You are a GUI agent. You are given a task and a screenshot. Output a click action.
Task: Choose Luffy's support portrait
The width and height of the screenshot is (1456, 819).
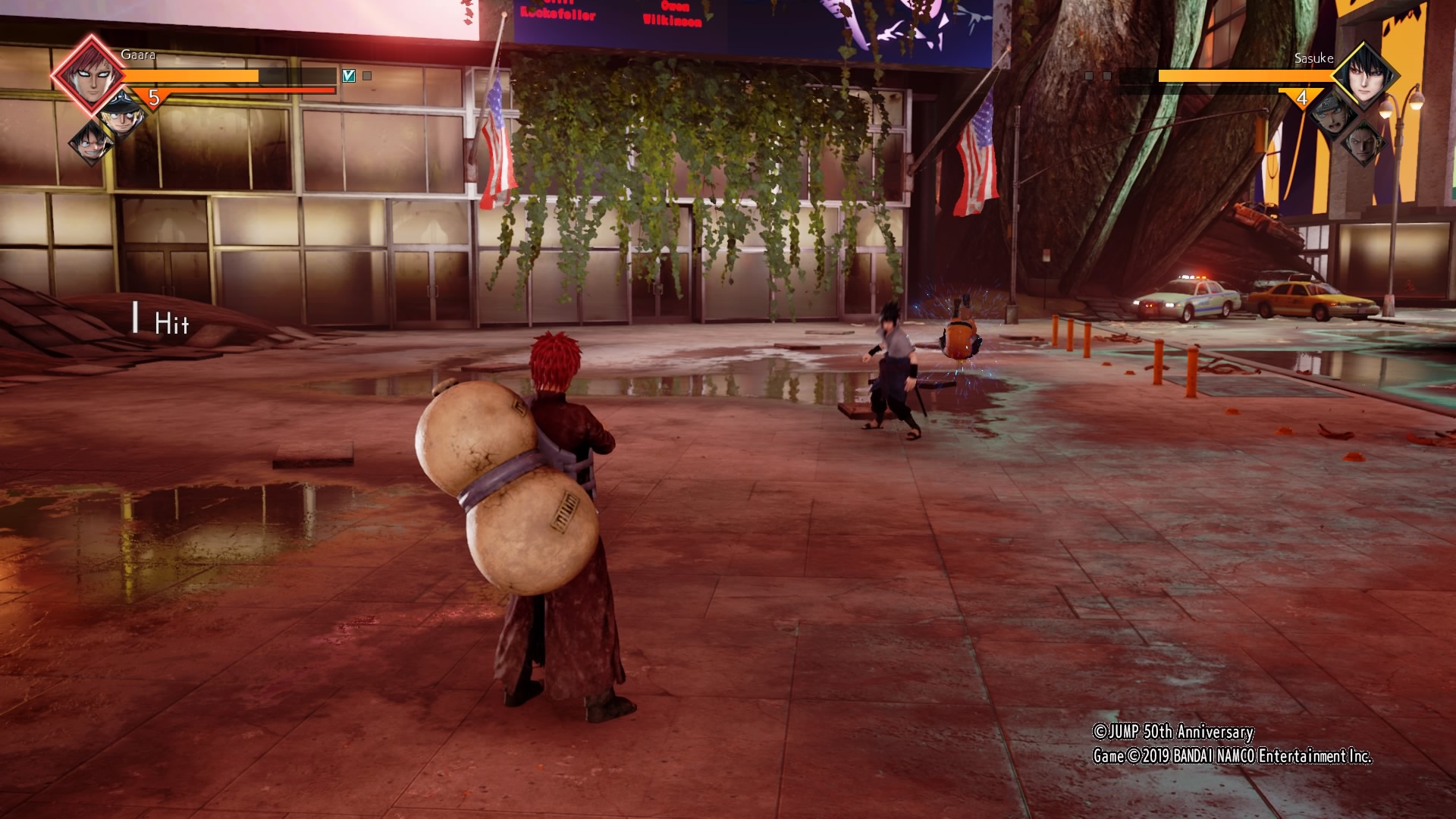click(x=90, y=143)
